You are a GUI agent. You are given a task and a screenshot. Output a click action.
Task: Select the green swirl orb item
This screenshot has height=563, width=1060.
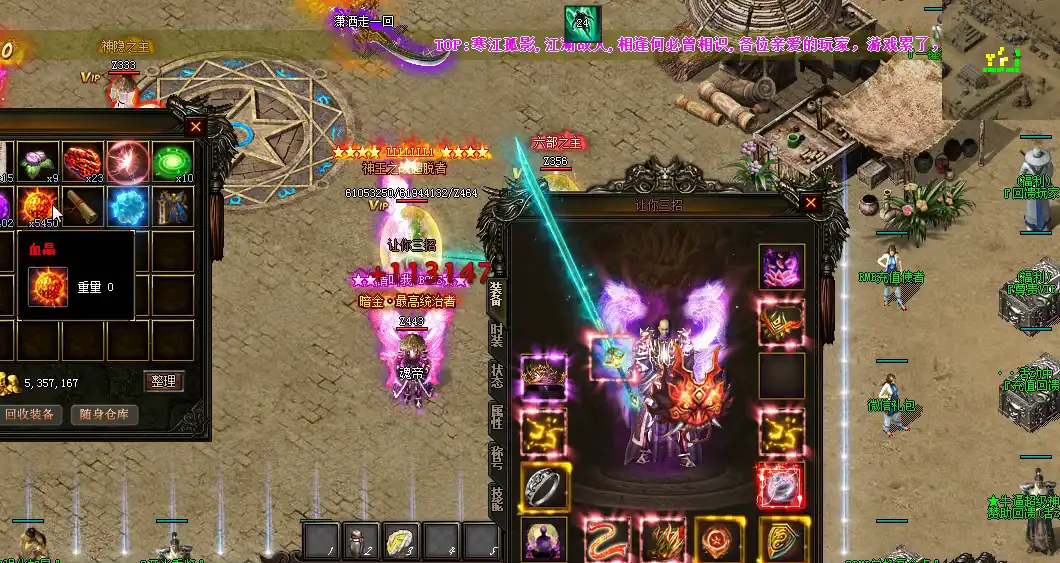pos(172,161)
